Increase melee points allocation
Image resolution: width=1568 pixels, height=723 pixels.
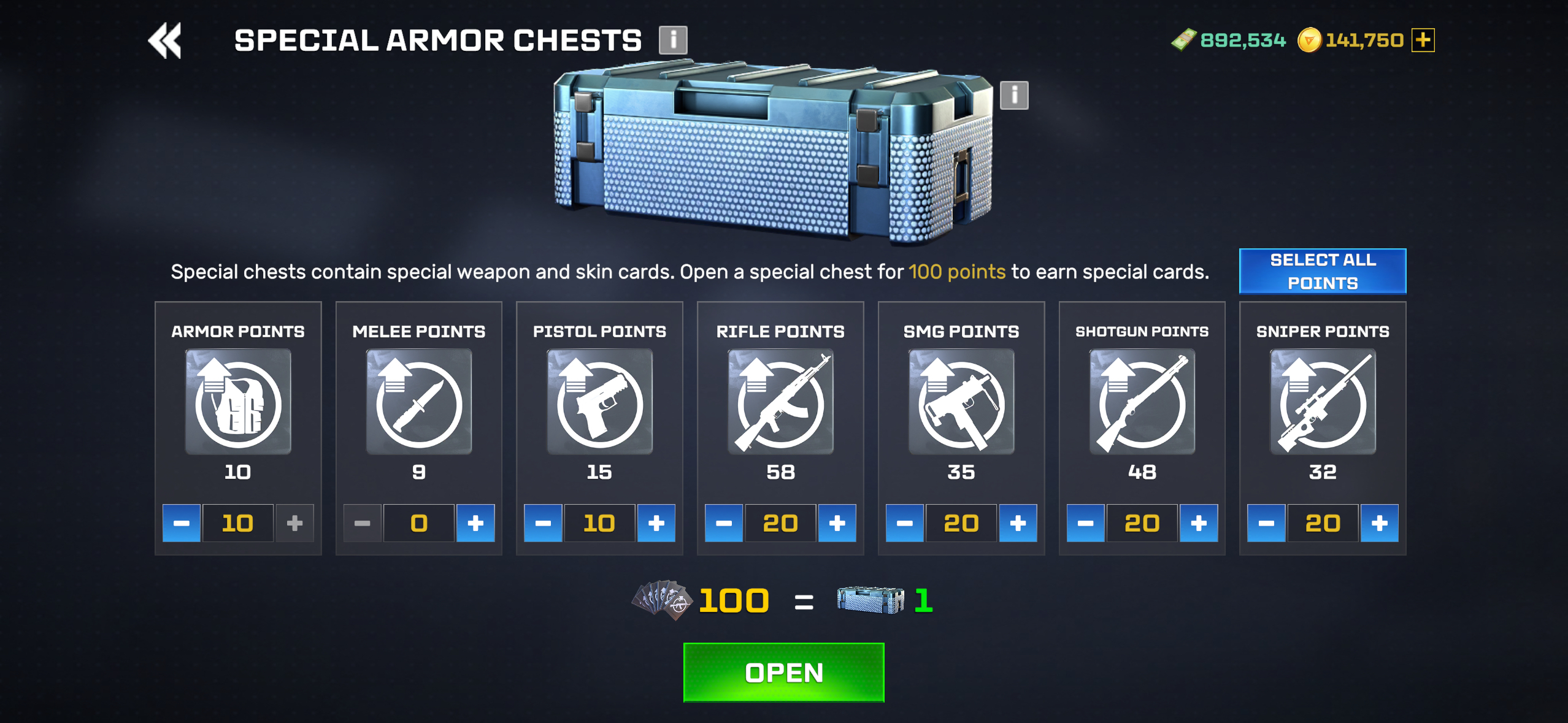tap(475, 523)
